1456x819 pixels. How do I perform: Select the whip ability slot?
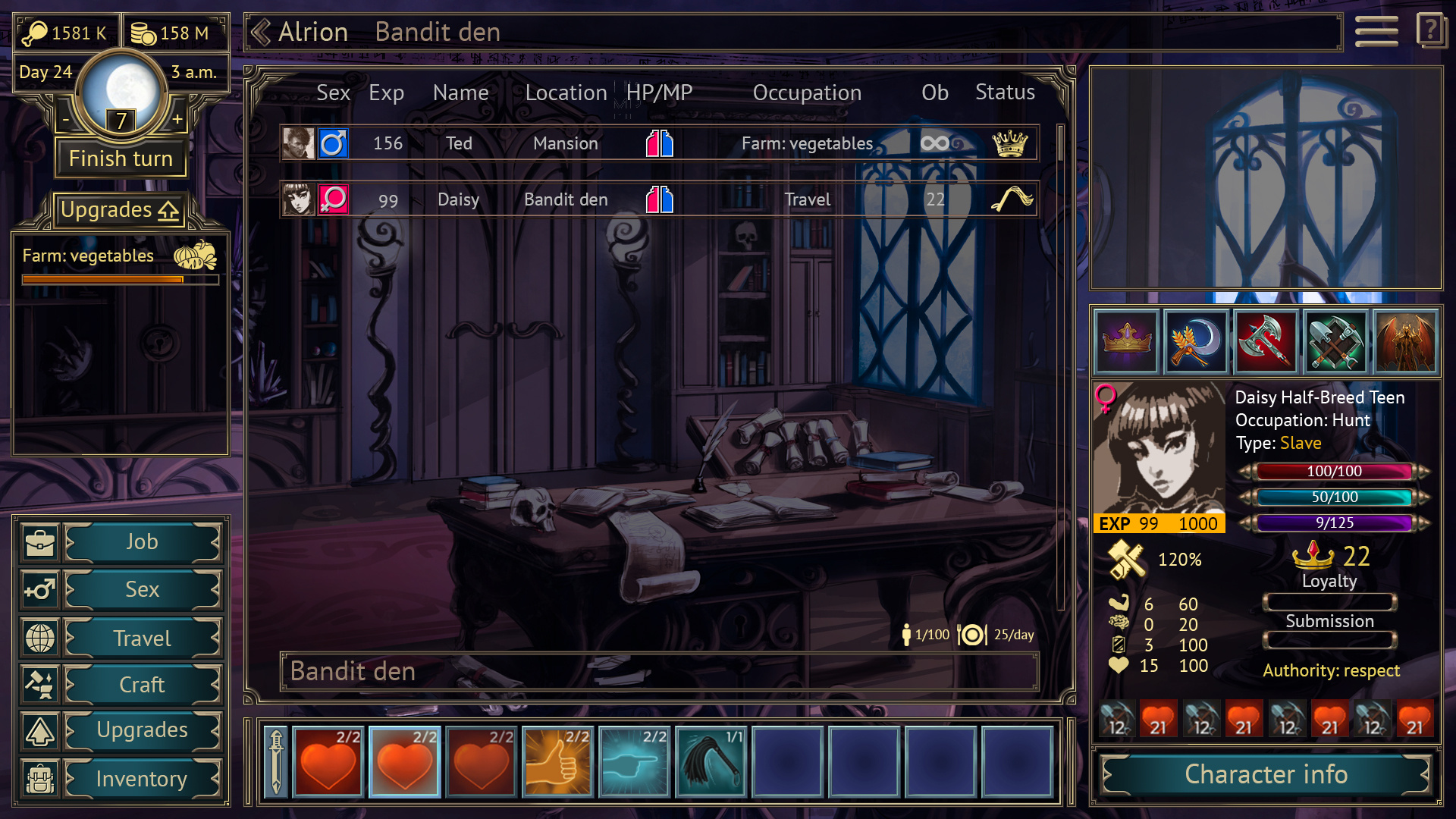(711, 762)
